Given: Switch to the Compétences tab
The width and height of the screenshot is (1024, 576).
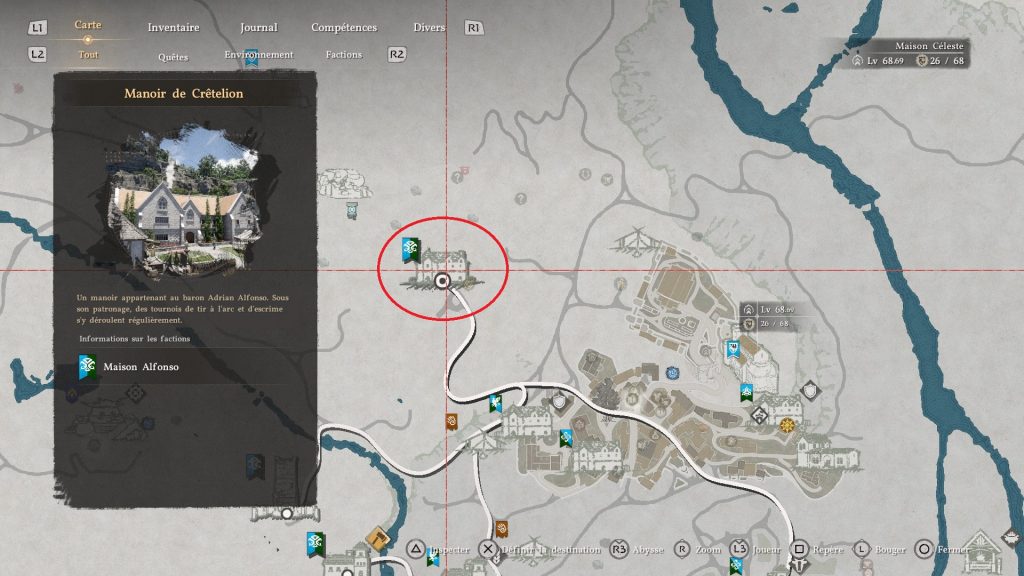Looking at the screenshot, I should (x=344, y=28).
